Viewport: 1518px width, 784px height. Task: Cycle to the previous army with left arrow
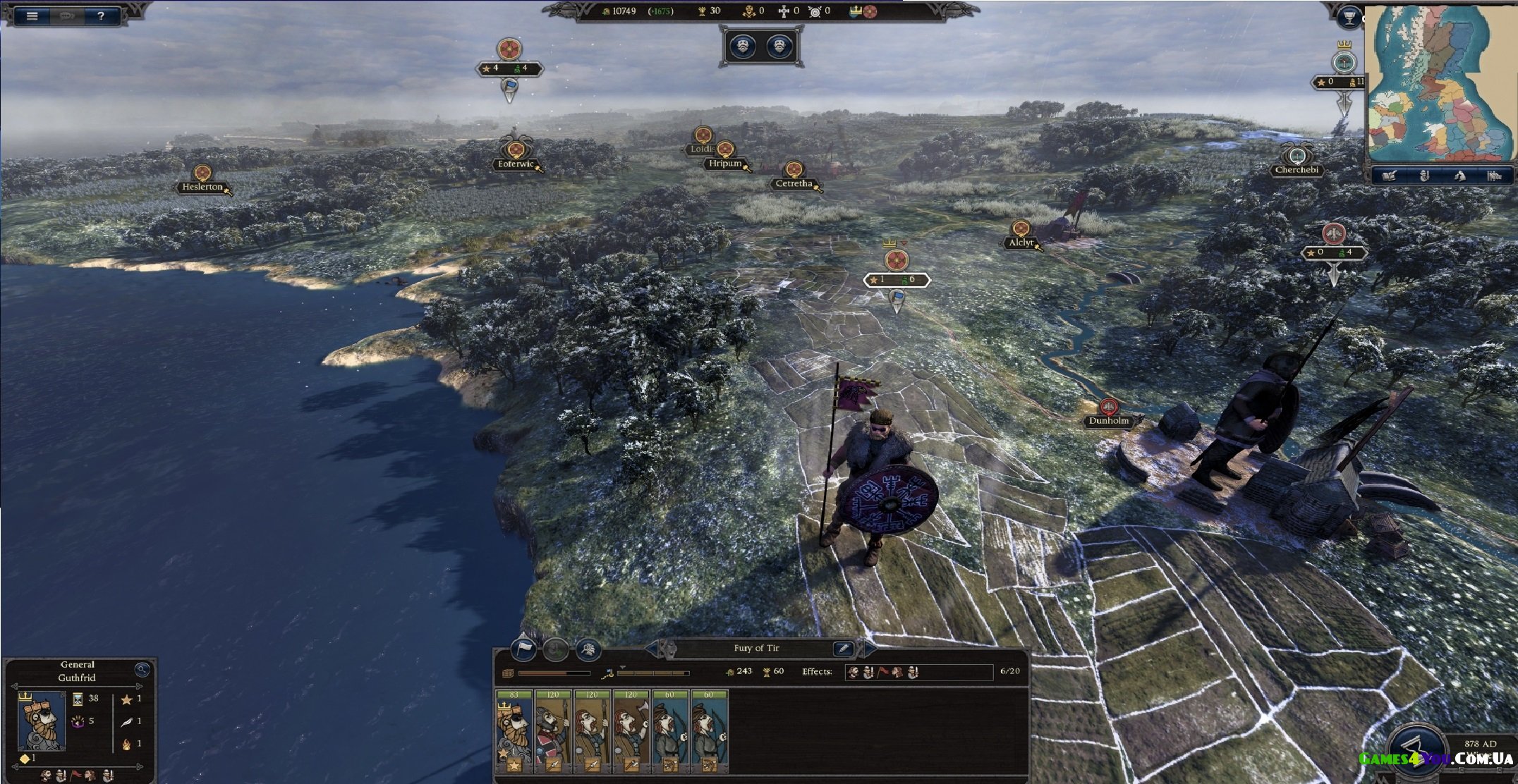tap(652, 648)
